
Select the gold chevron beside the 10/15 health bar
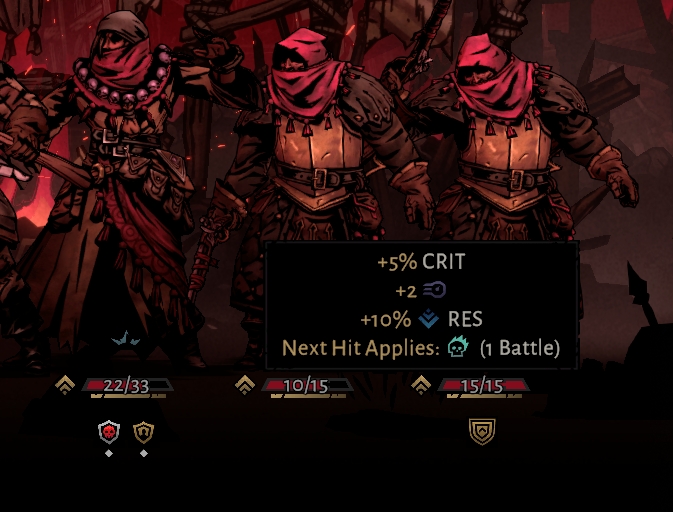pyautogui.click(x=244, y=385)
